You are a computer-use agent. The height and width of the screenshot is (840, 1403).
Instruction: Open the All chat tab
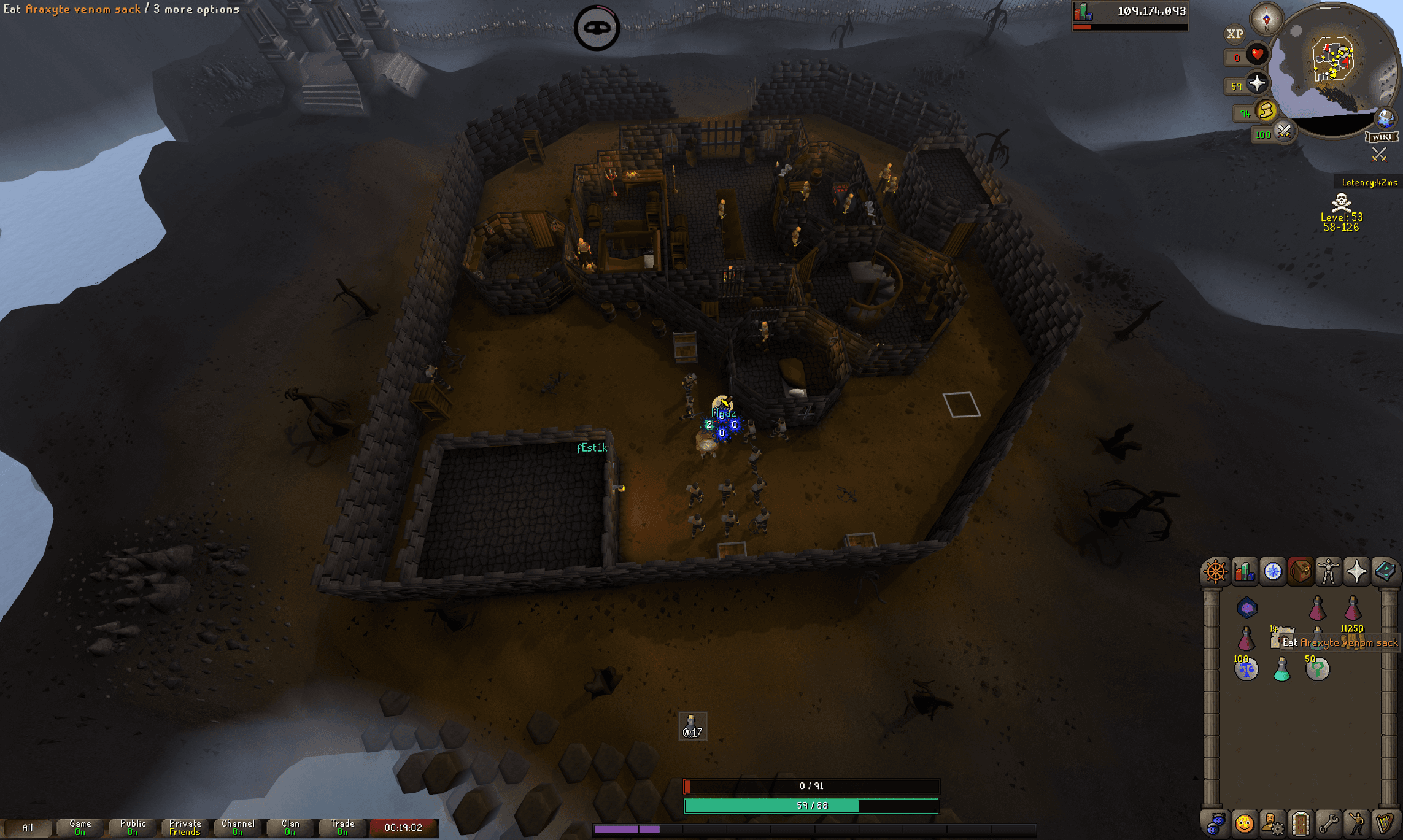coord(27,828)
